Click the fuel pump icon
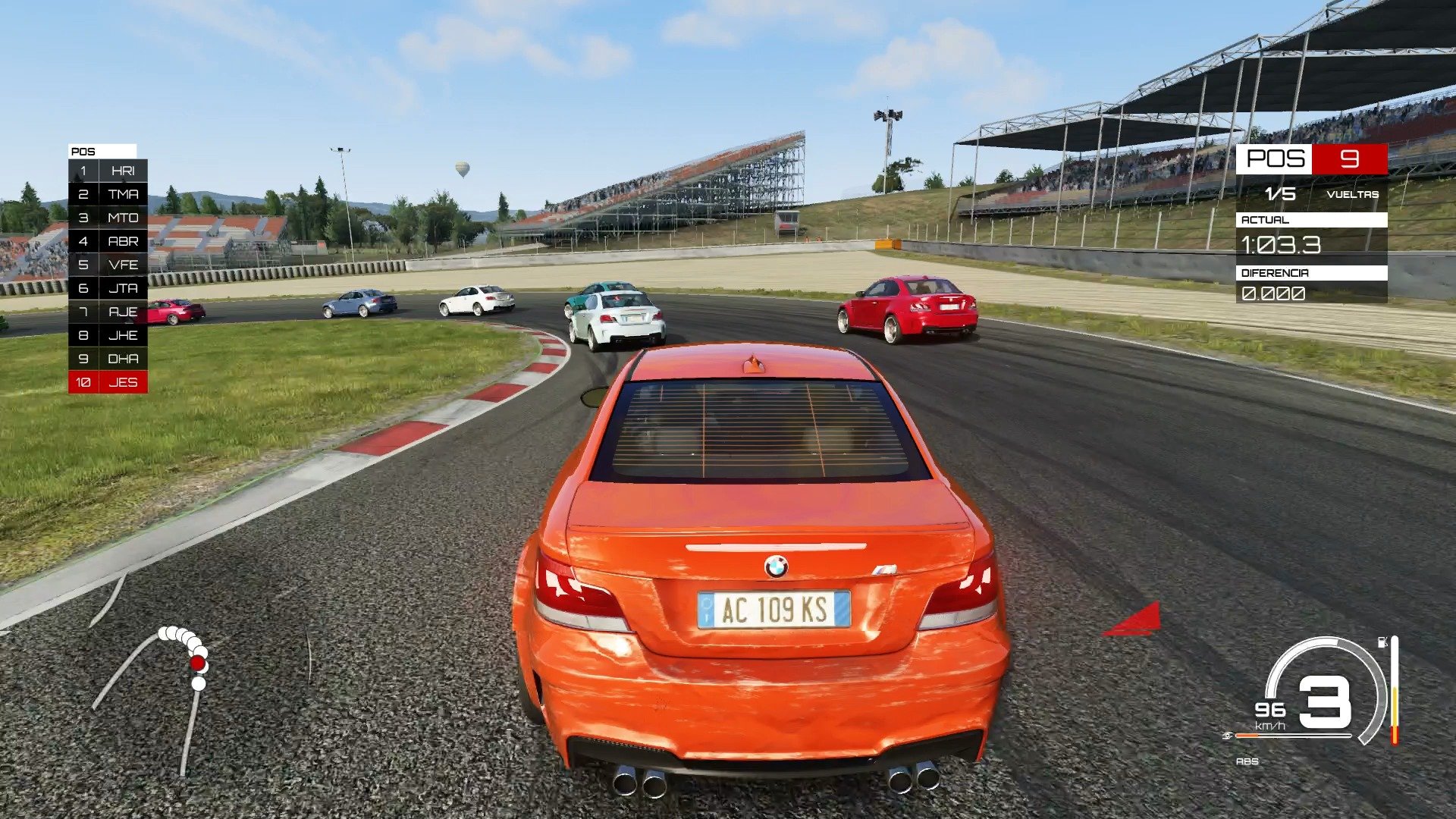 coord(1382,642)
